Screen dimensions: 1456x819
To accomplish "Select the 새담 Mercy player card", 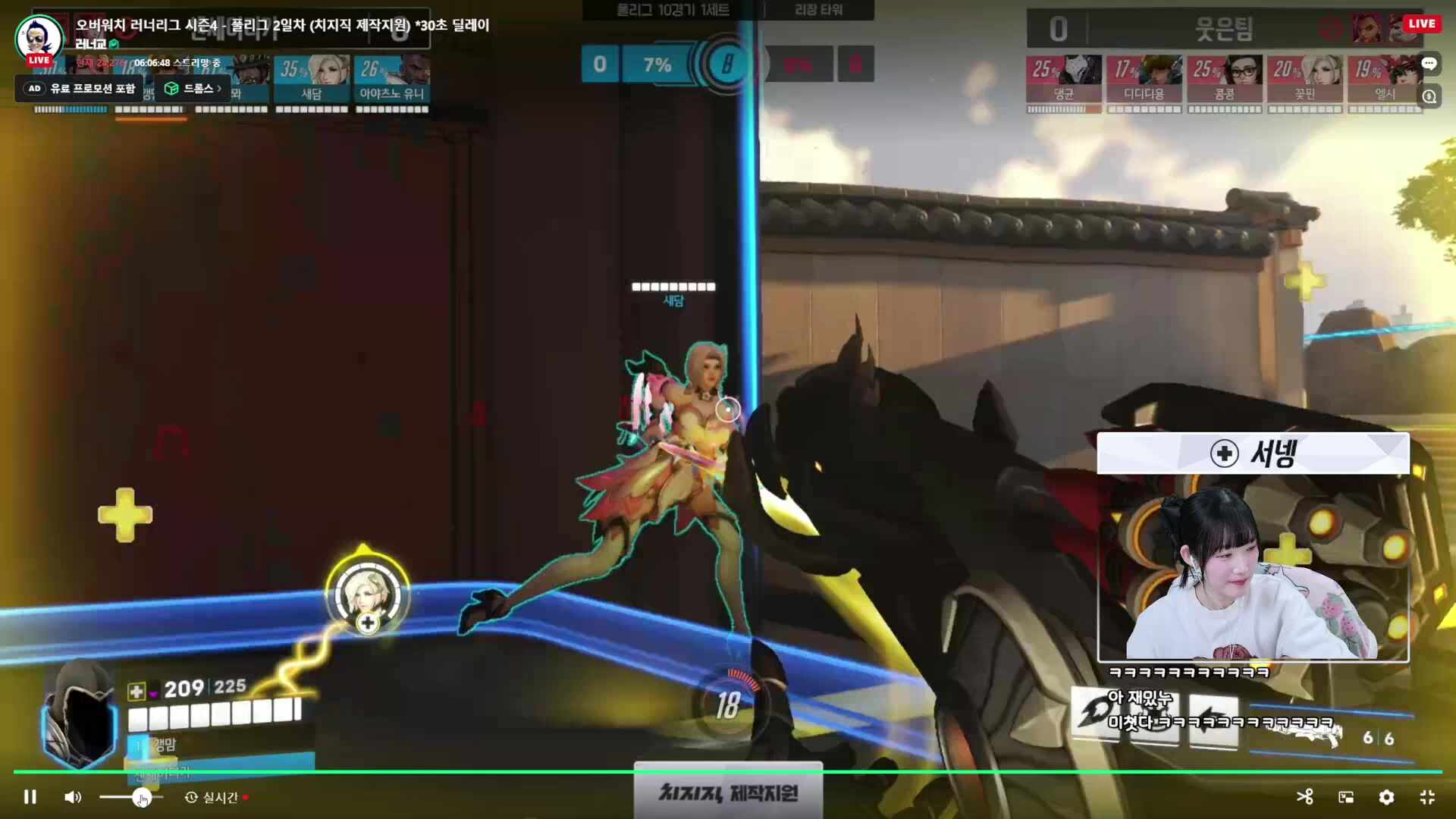I will pos(312,78).
